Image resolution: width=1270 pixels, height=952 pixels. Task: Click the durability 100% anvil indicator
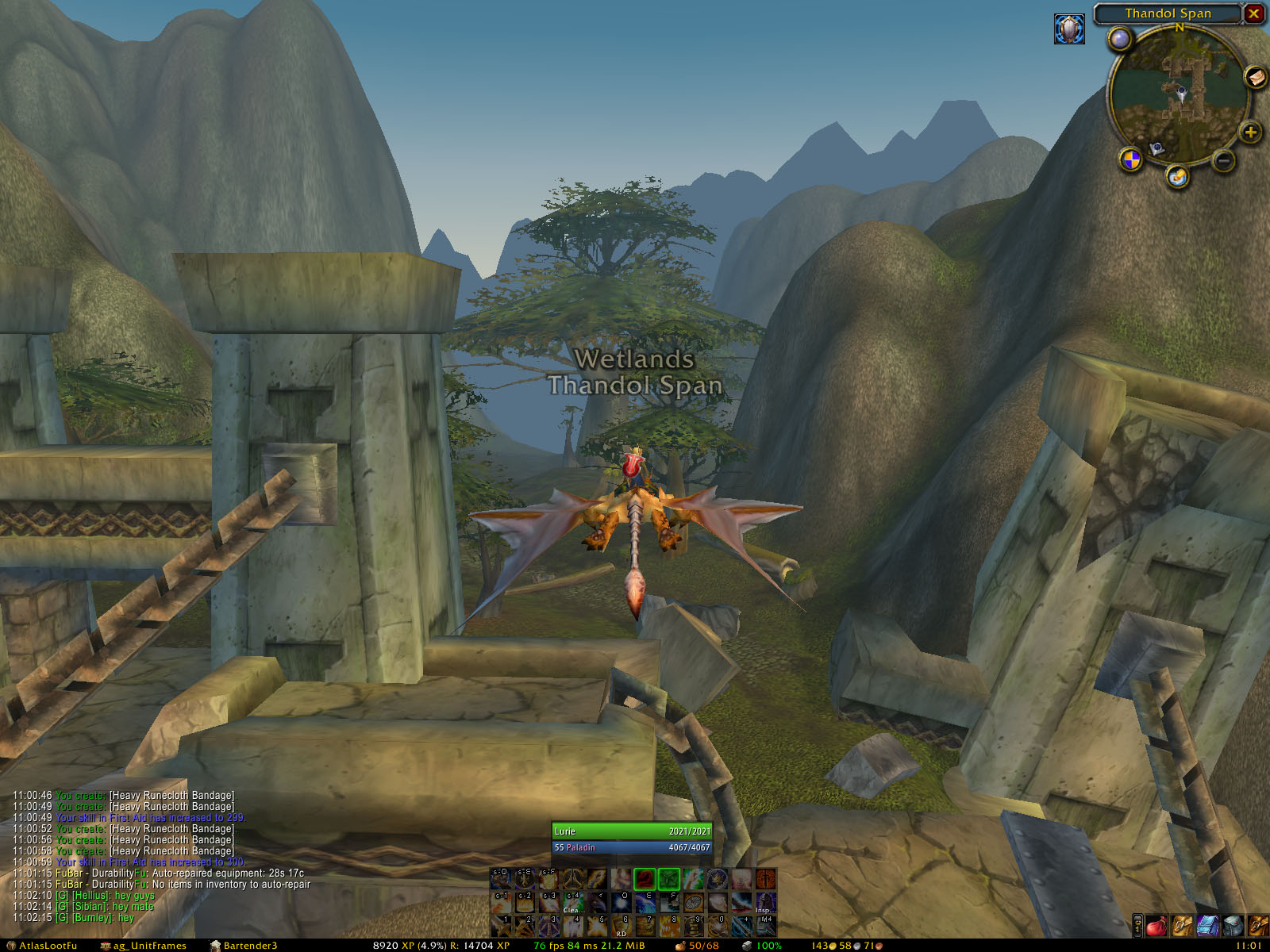coord(761,946)
